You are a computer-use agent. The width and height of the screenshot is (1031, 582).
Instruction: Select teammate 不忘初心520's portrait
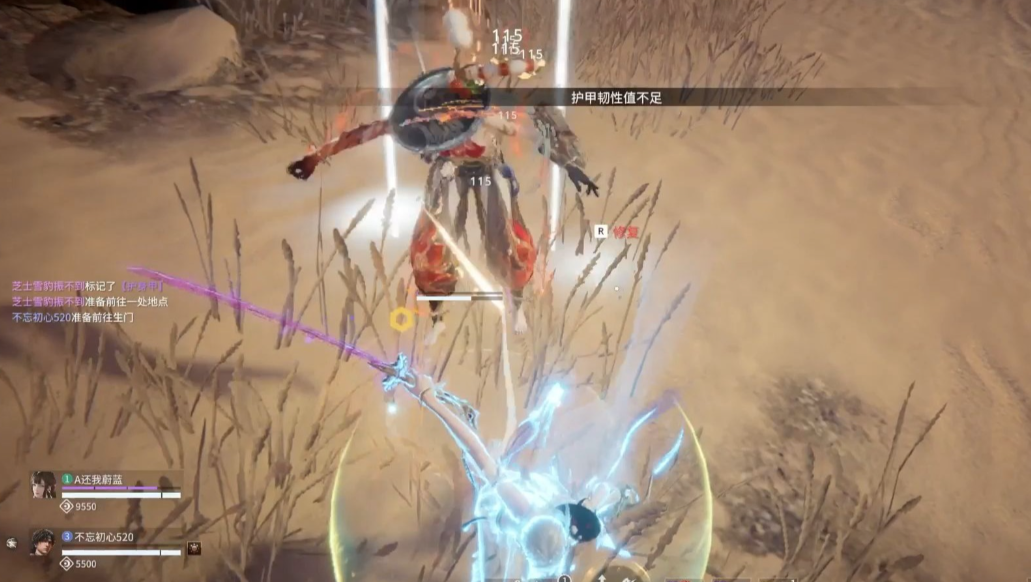(x=43, y=543)
